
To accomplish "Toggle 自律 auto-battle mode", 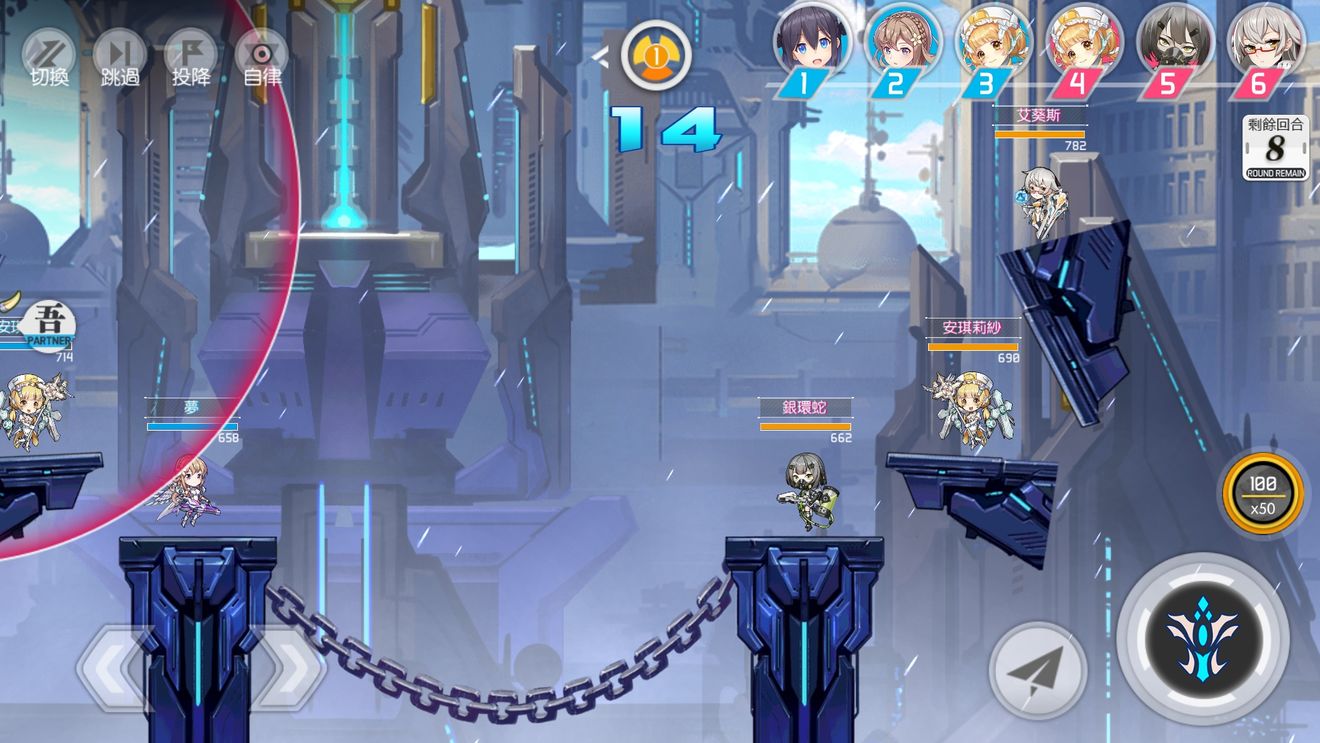I will point(262,56).
